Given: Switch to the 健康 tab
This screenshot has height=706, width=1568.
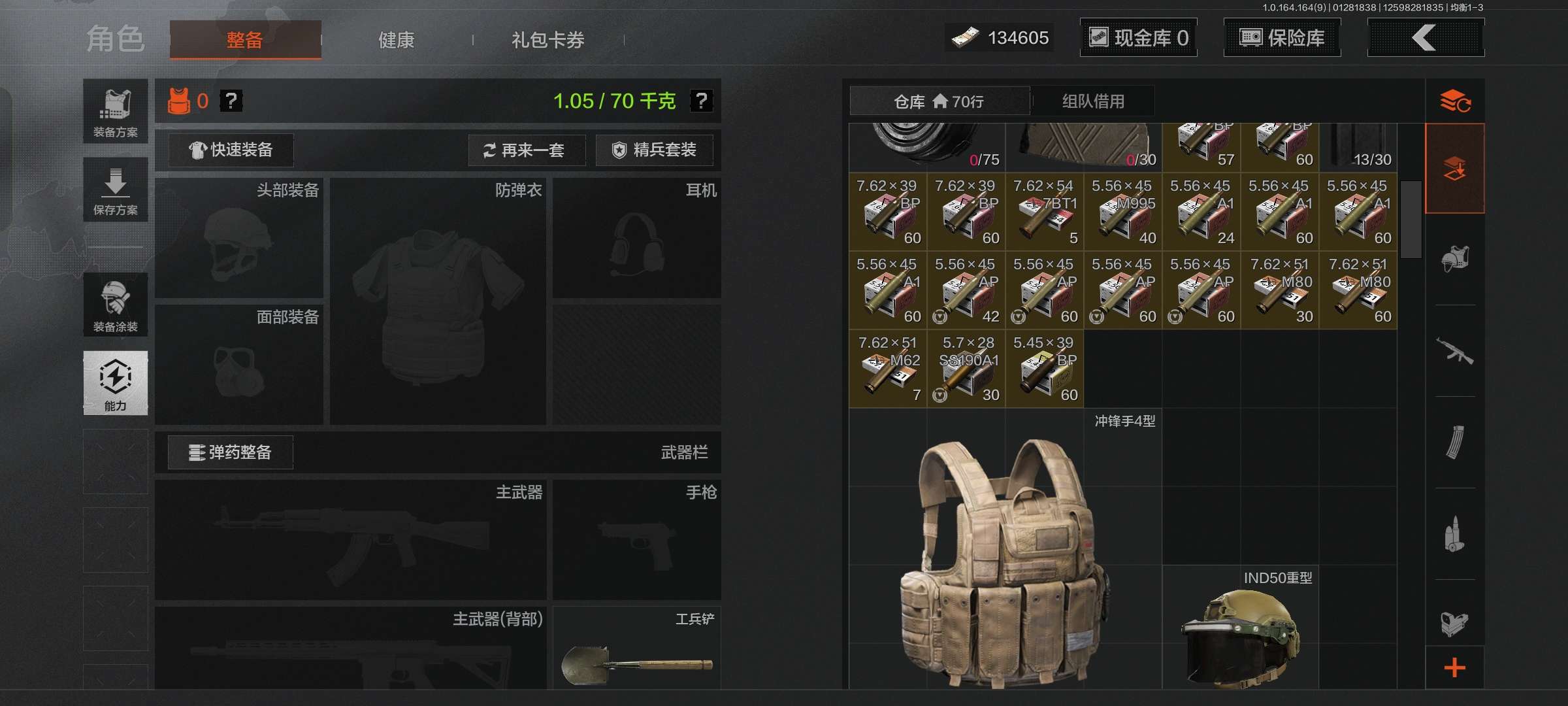Looking at the screenshot, I should coord(396,40).
